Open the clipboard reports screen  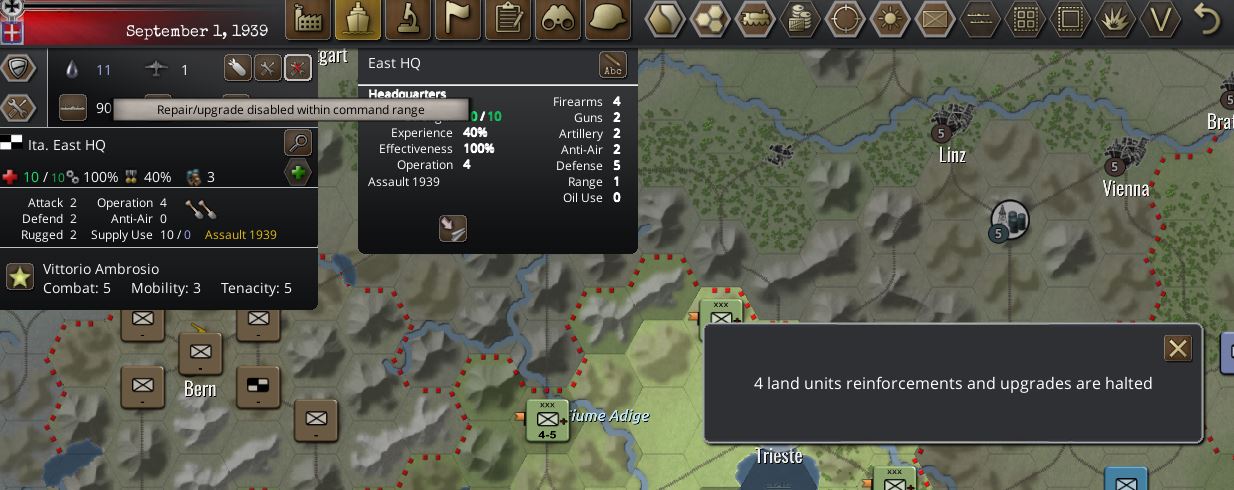coord(508,19)
